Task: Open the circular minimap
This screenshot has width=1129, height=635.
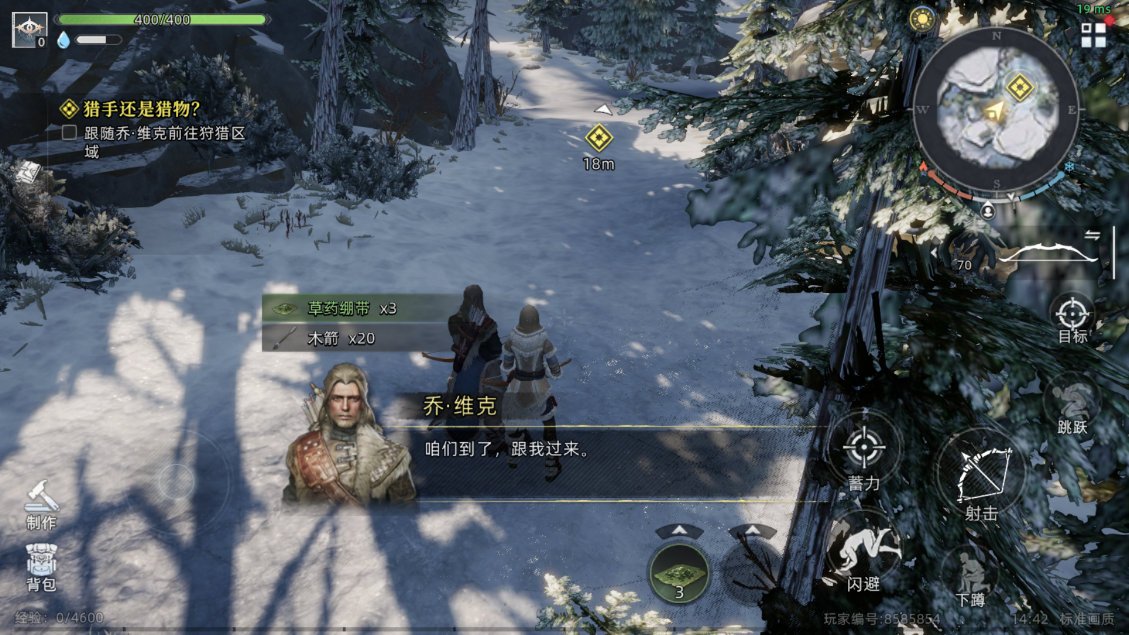Action: coord(996,110)
